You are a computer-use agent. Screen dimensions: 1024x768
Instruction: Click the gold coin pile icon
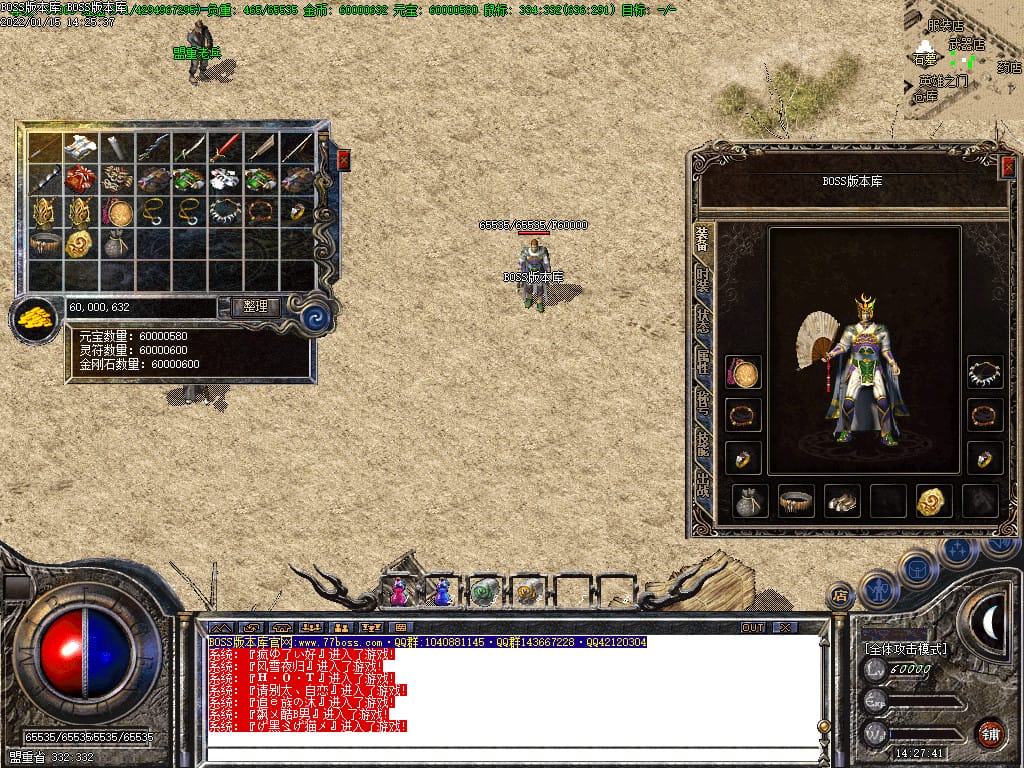coord(35,320)
